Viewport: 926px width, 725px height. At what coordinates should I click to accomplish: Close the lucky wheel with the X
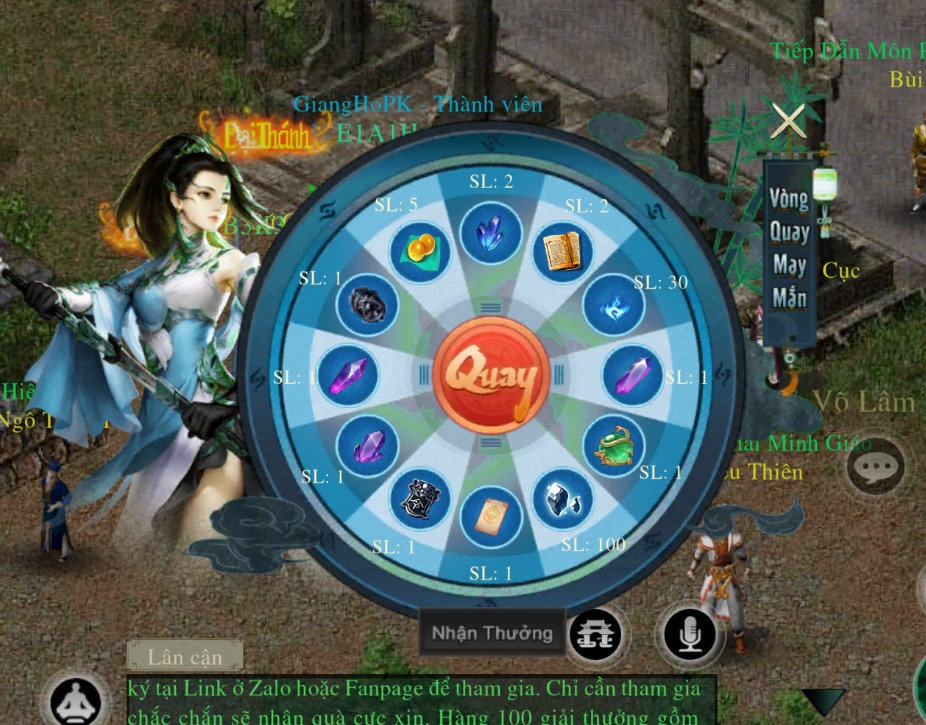(788, 121)
